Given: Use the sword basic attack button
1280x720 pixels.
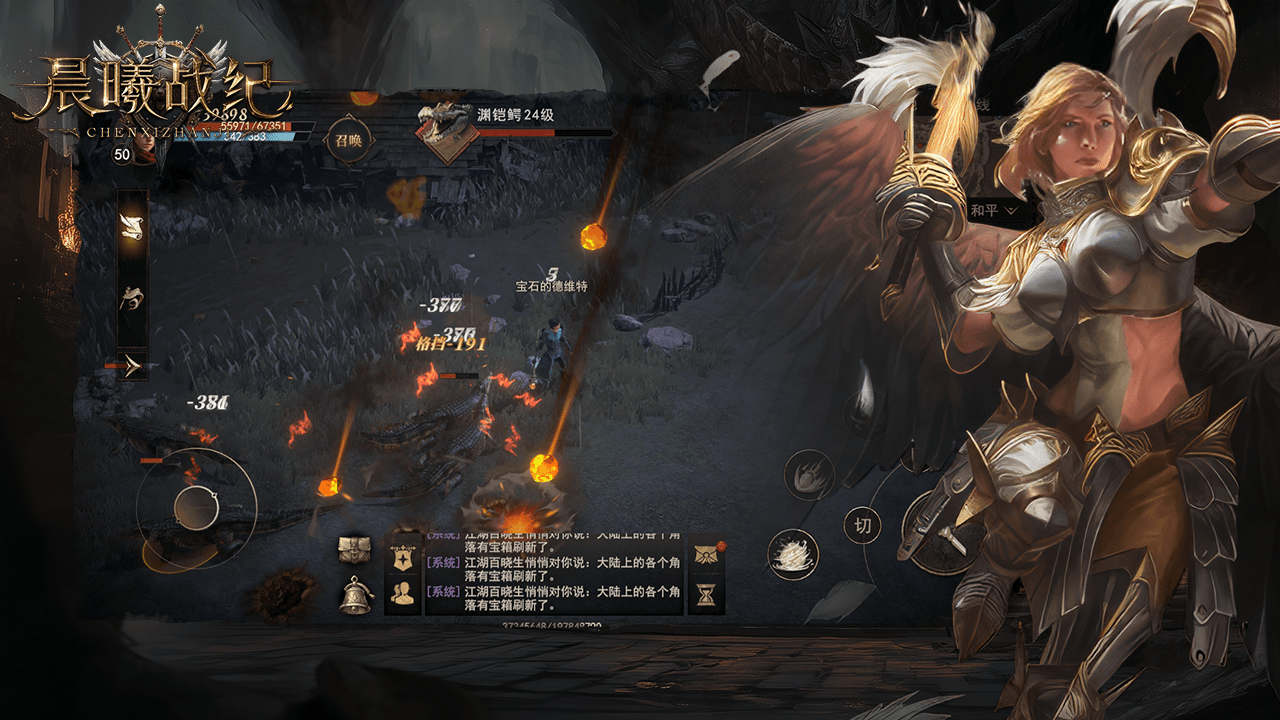Looking at the screenshot, I should click(938, 532).
